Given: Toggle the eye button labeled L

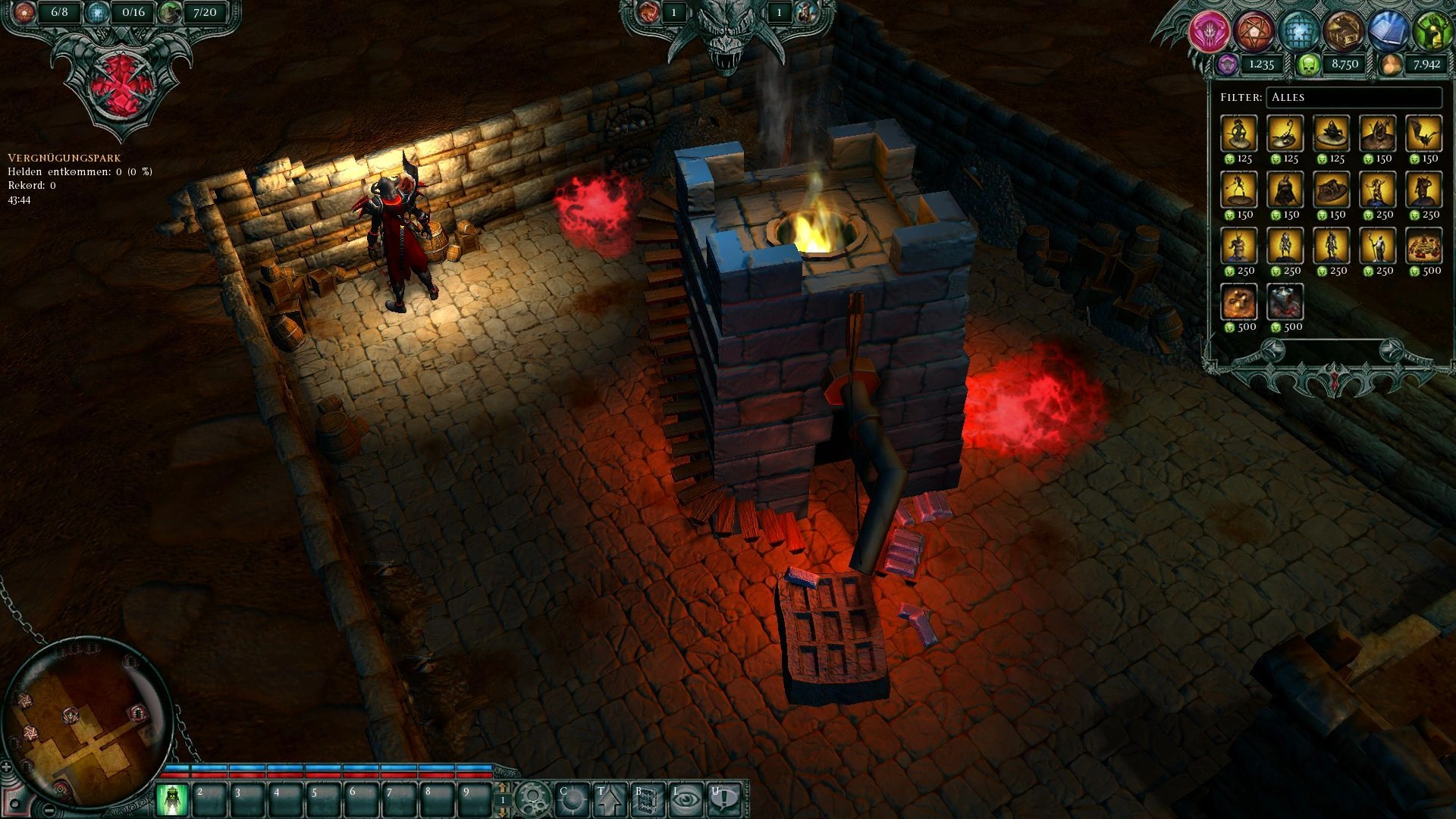Looking at the screenshot, I should (686, 799).
